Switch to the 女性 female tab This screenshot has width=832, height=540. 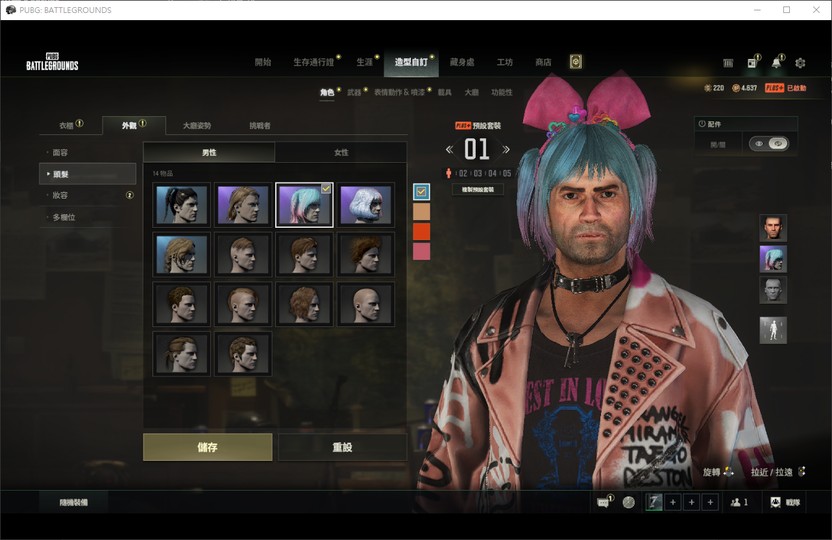341,152
